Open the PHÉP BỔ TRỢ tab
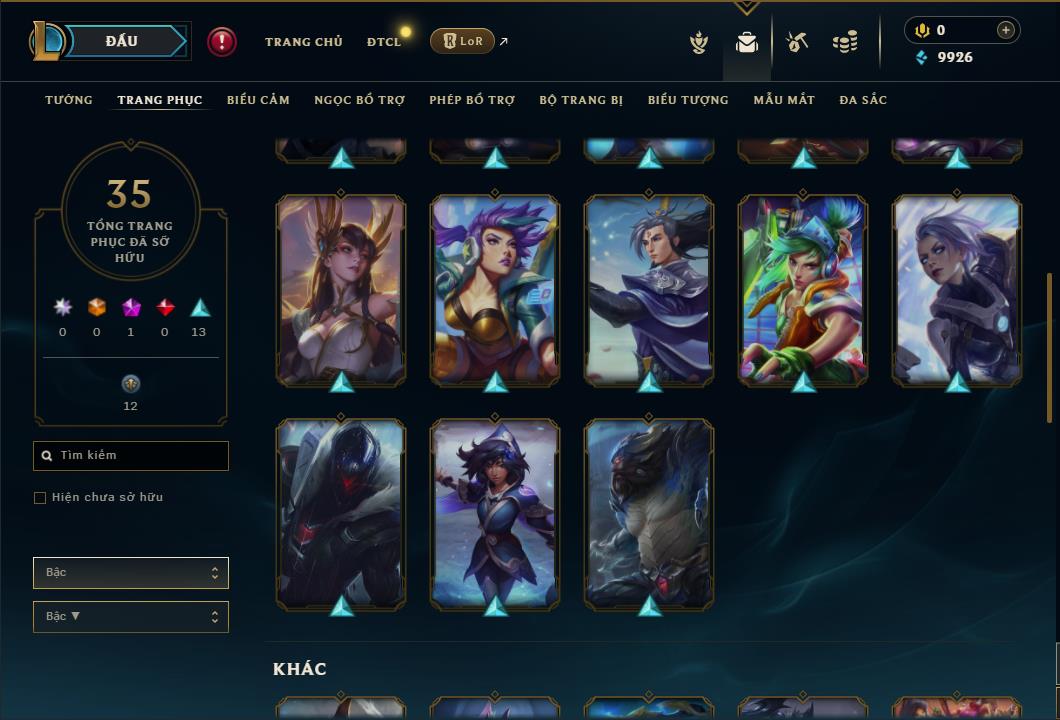Viewport: 1060px width, 720px height. (x=472, y=100)
